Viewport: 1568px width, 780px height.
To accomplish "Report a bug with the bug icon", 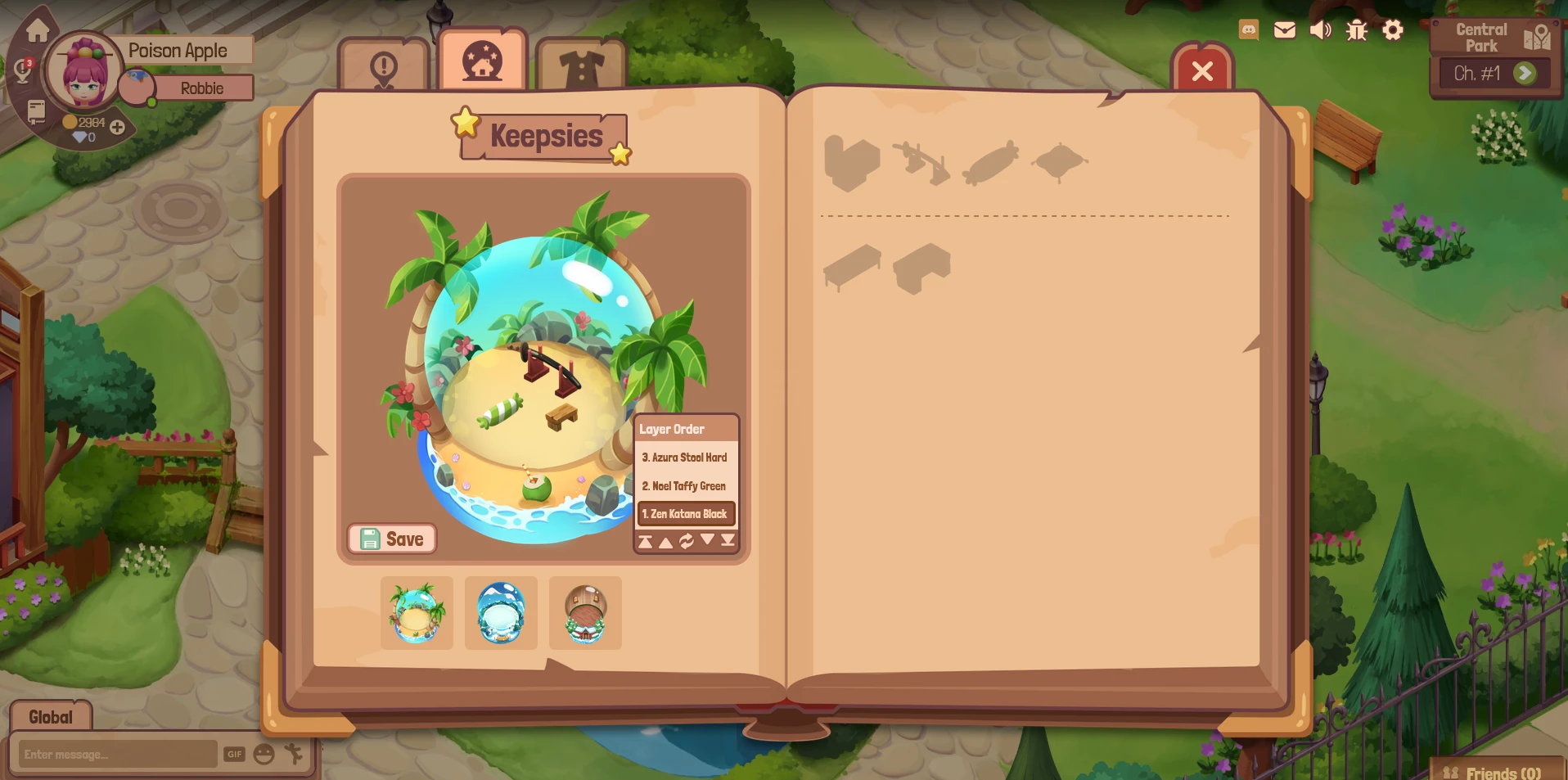I will coord(1357,30).
